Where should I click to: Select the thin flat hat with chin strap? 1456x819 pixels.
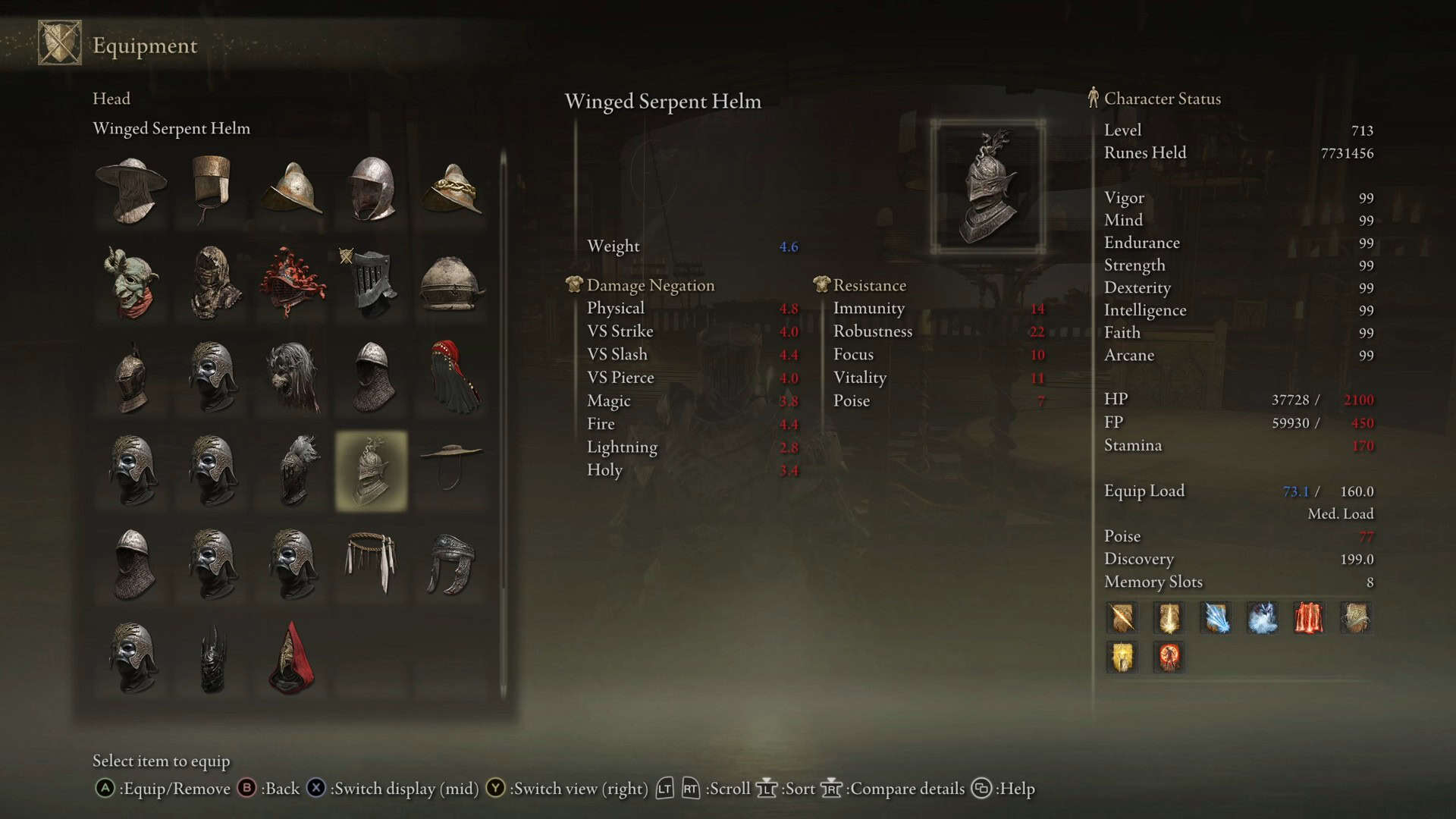(452, 464)
